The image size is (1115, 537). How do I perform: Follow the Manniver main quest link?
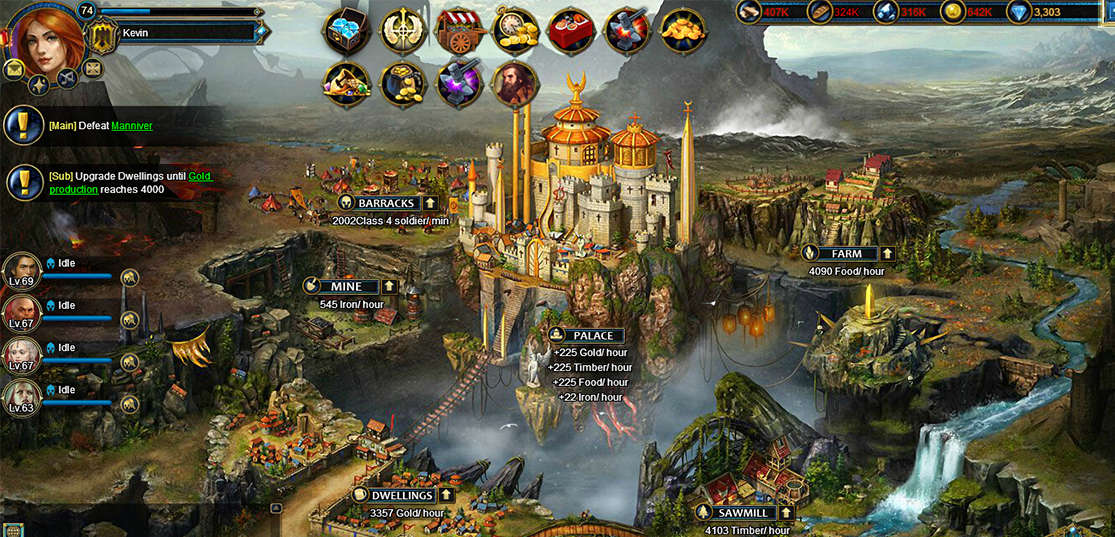pos(132,126)
